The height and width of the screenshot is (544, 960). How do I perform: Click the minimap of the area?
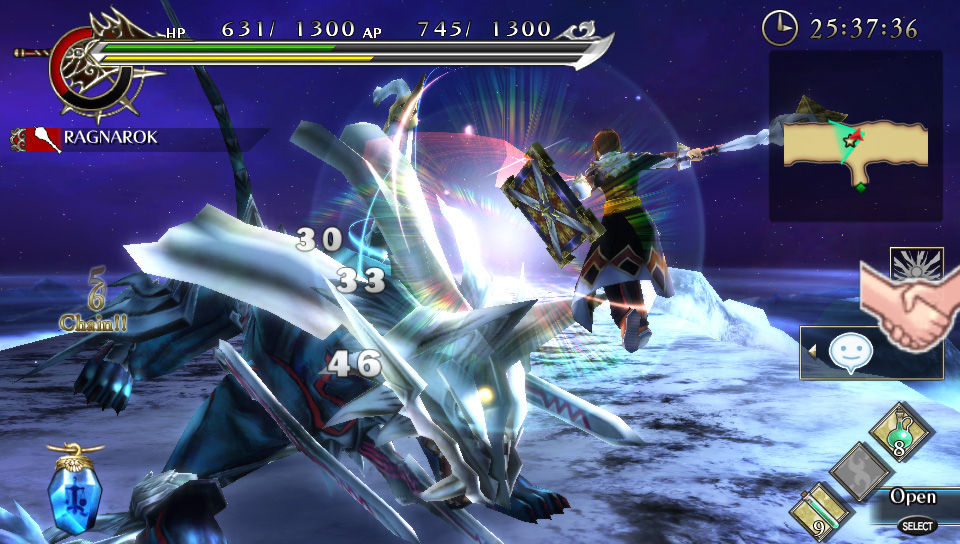(855, 137)
